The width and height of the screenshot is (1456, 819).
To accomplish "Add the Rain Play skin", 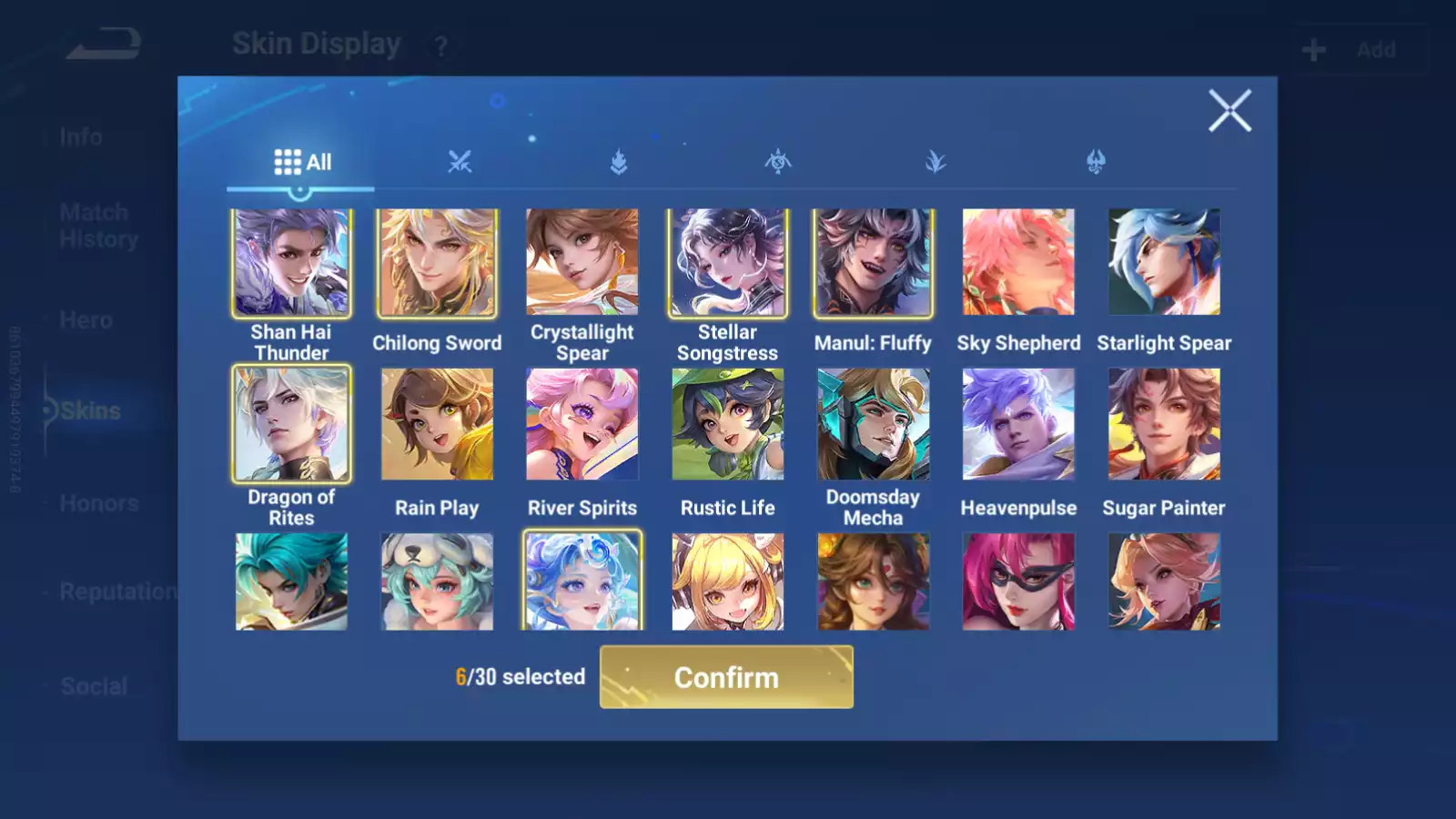I will coord(437,424).
